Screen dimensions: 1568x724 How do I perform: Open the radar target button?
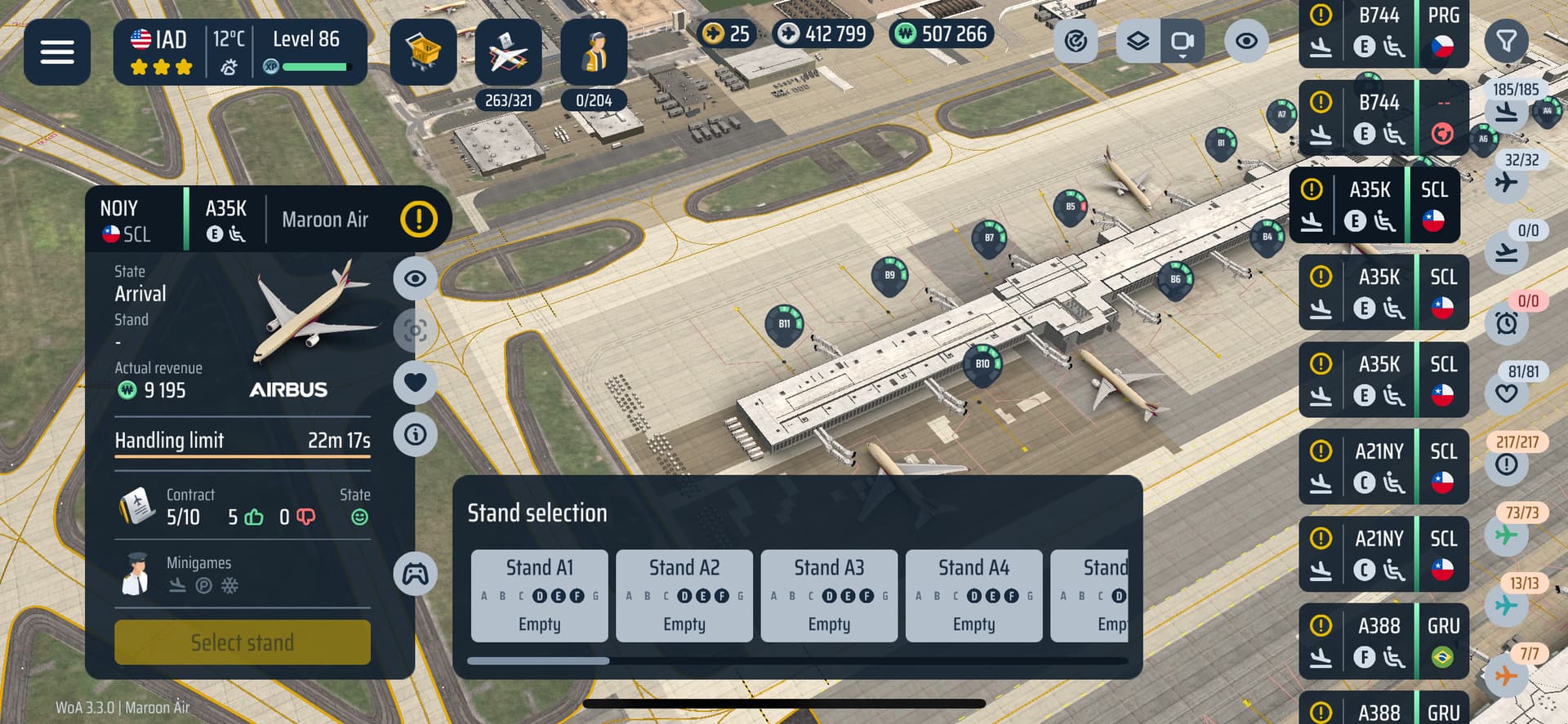pyautogui.click(x=1076, y=41)
